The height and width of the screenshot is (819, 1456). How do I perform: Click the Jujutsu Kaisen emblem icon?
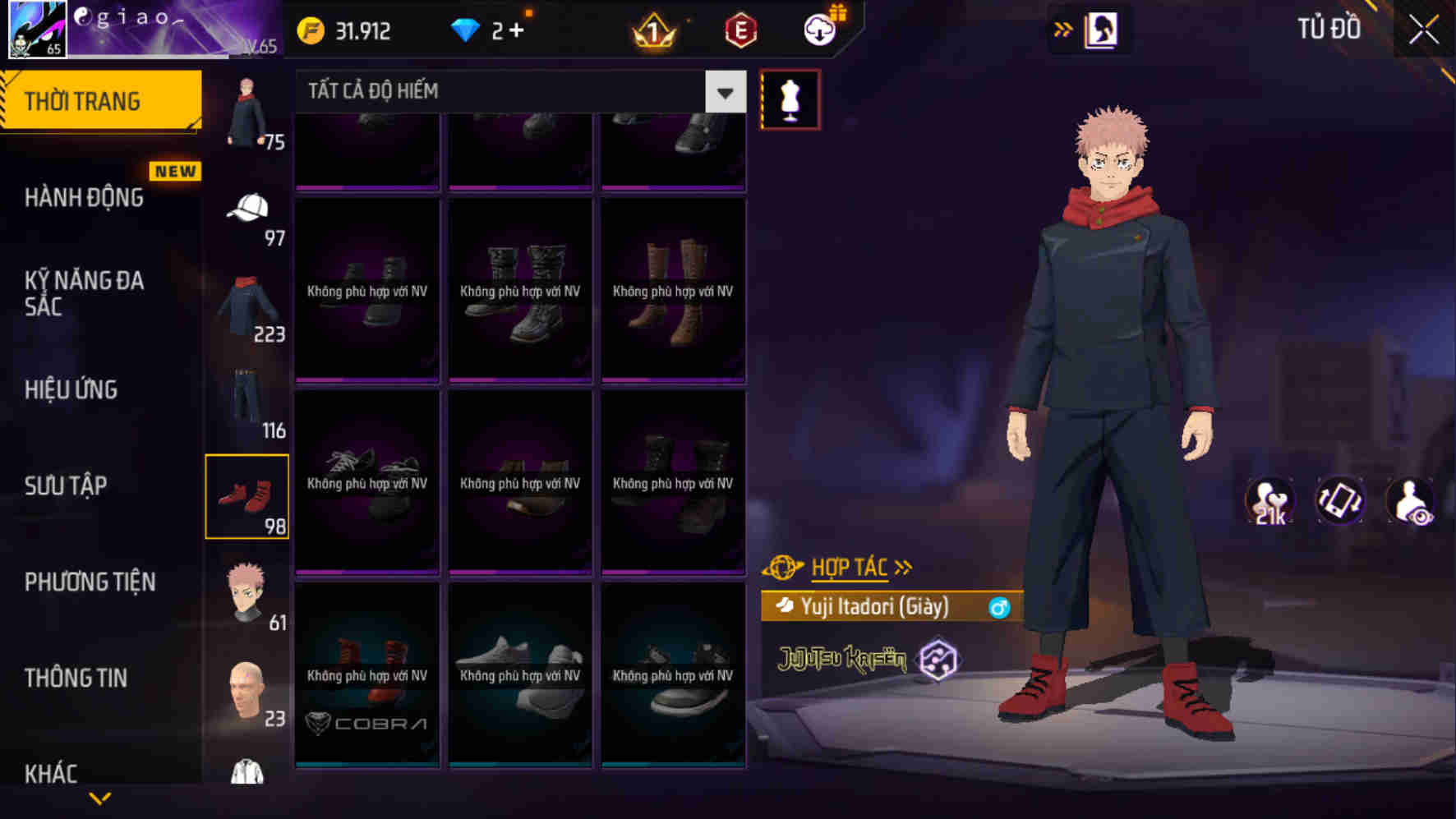pyautogui.click(x=938, y=660)
